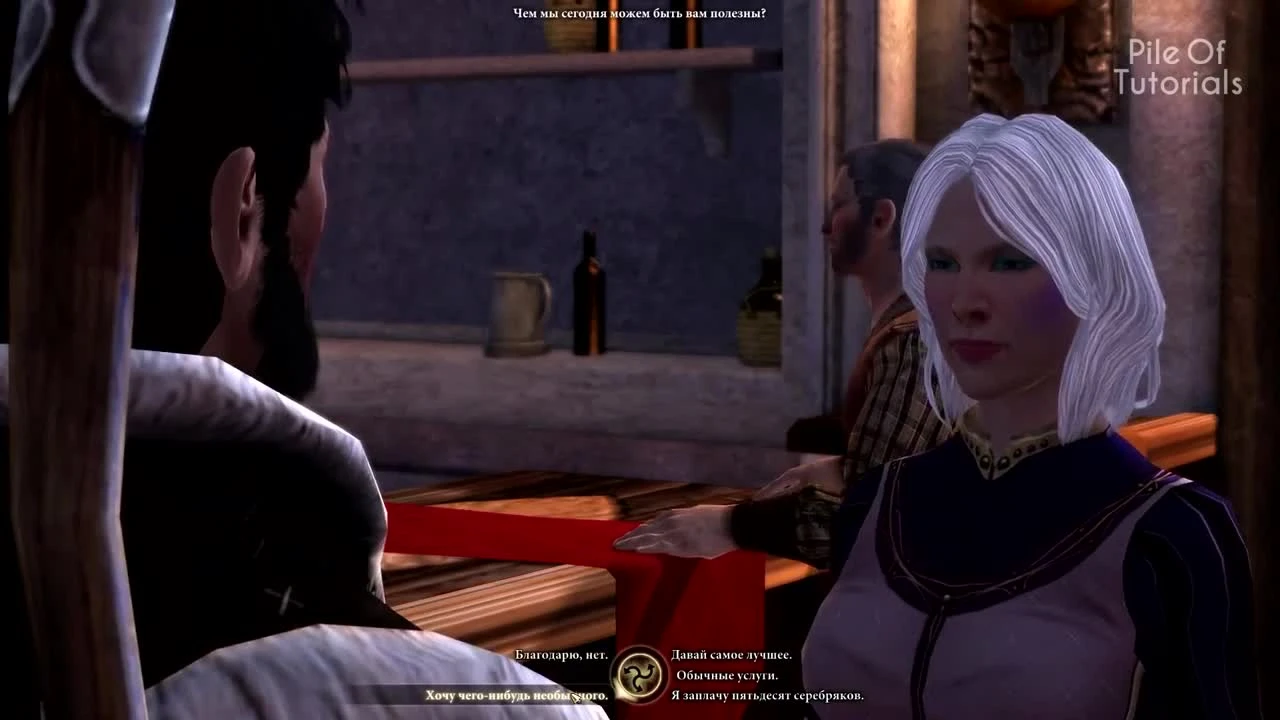Click the NPC question subtitle at the top
The image size is (1280, 720).
(638, 12)
